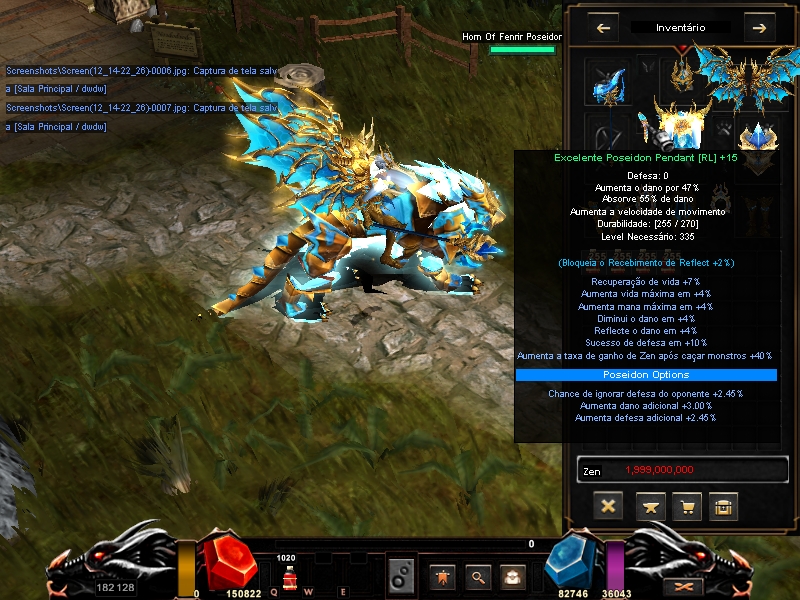Click the crossed swords button on the dragon
Screen dimensions: 800x600
pyautogui.click(x=684, y=584)
